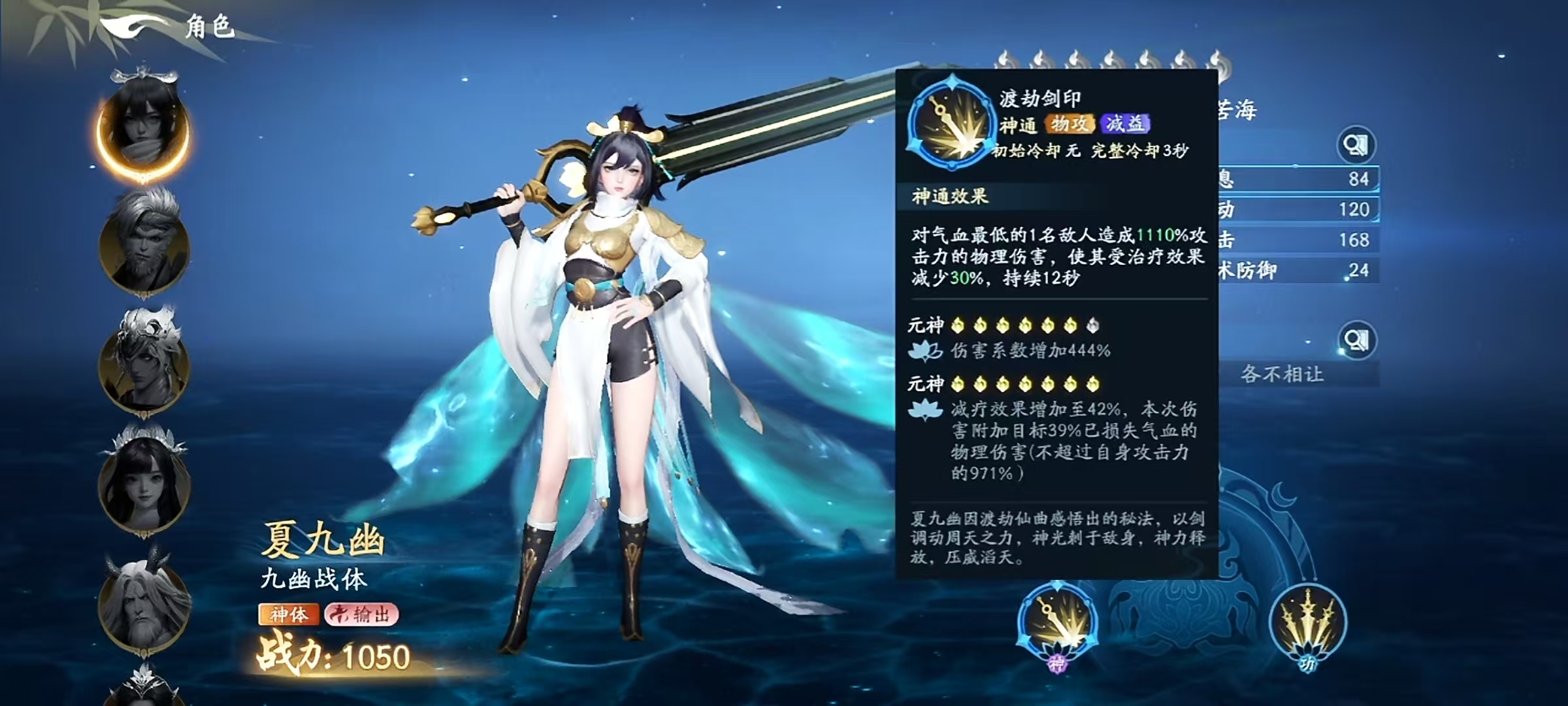
Task: Choose the bearded monkey-like character portrait
Action: point(144,244)
